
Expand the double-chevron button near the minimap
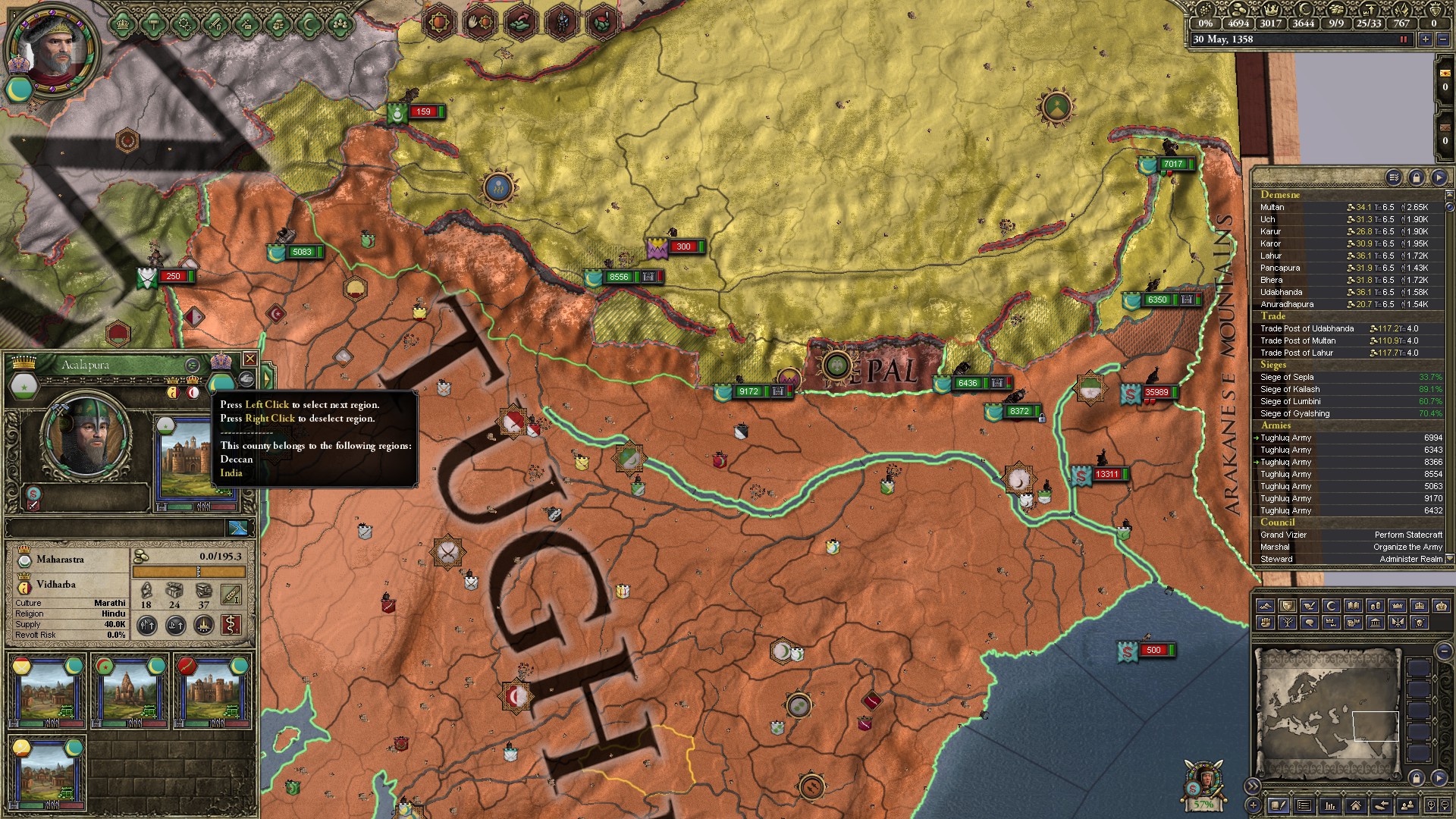(x=1254, y=786)
